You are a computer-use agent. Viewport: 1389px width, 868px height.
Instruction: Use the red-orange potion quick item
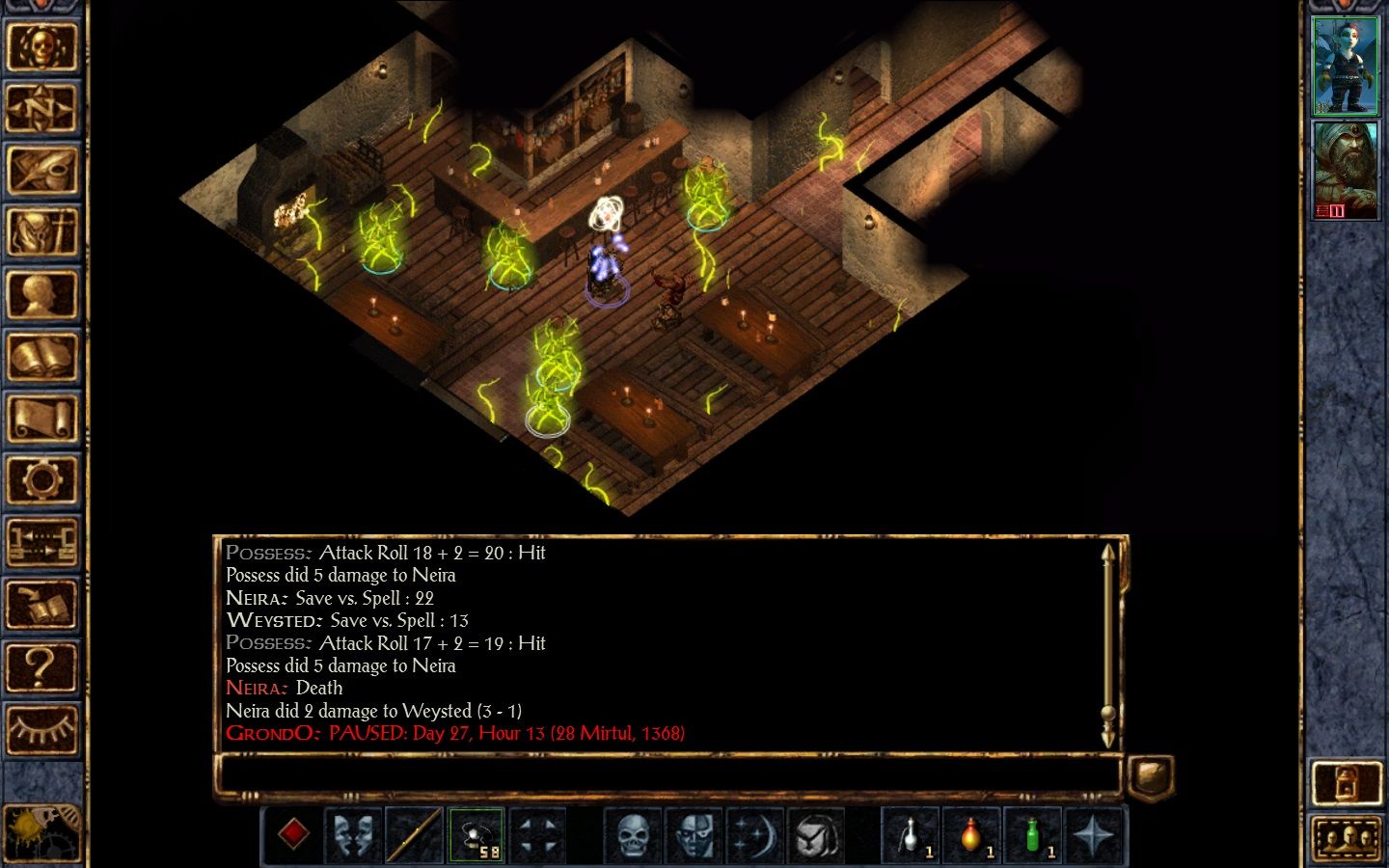pyautogui.click(x=970, y=834)
